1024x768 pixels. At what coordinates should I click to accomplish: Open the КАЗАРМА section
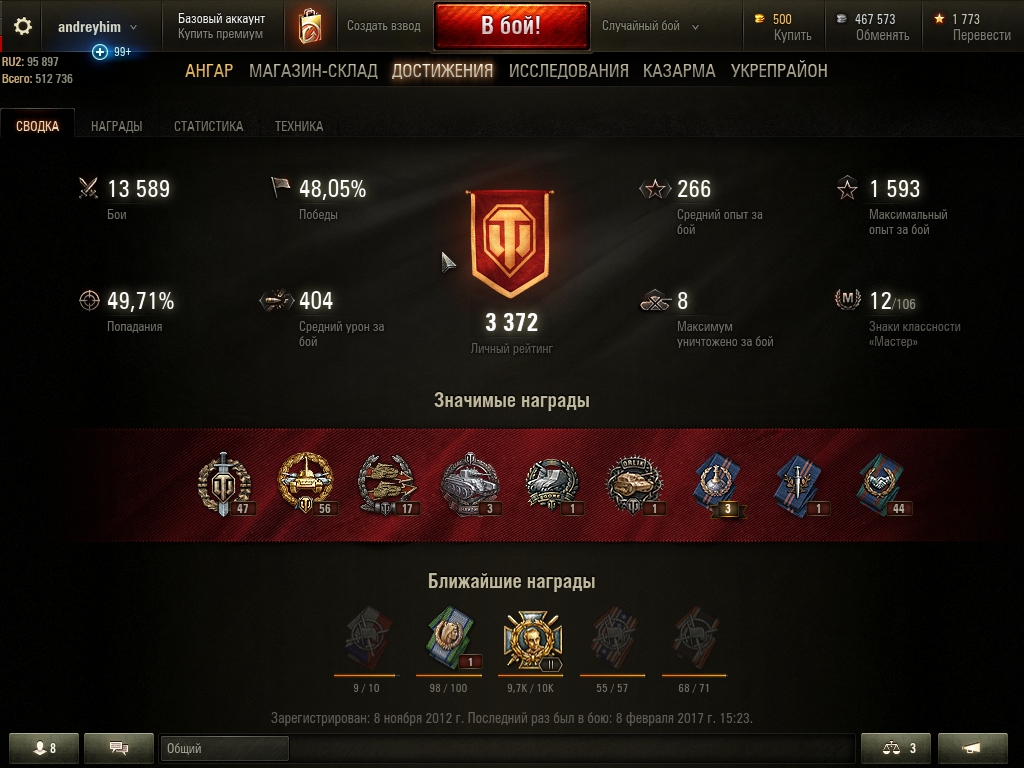[679, 71]
